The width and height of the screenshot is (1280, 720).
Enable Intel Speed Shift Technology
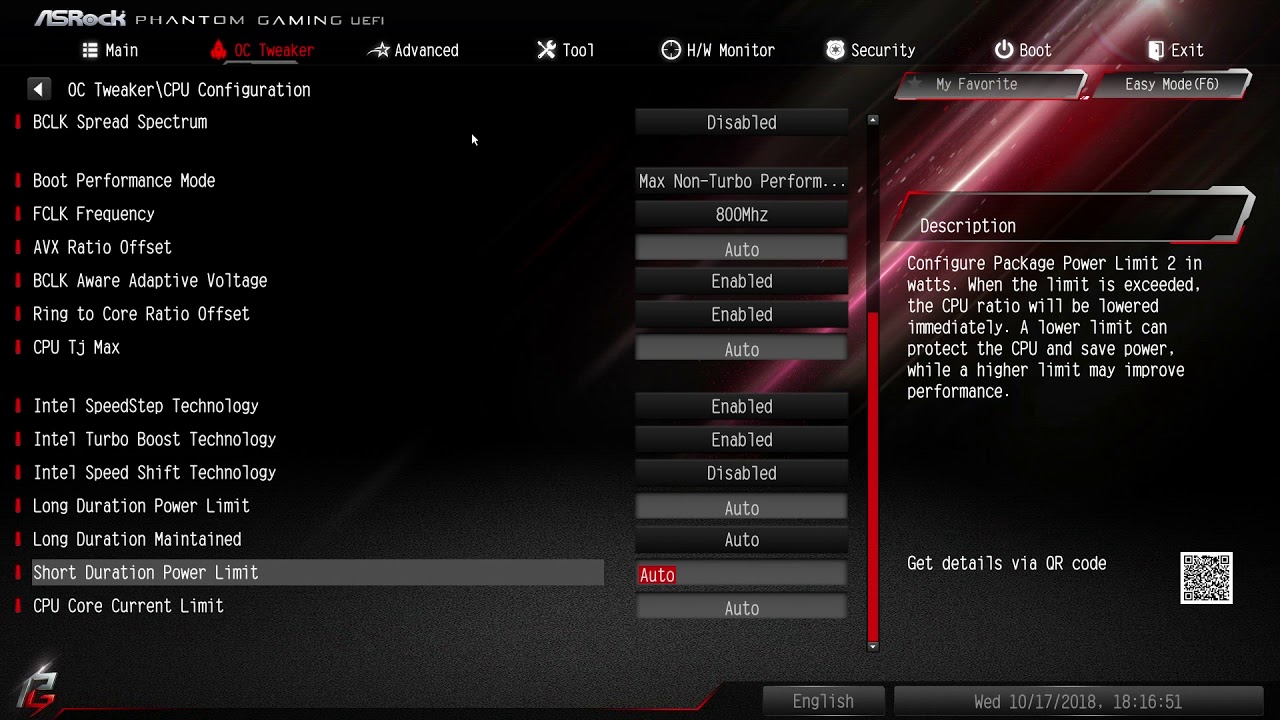[x=740, y=472]
